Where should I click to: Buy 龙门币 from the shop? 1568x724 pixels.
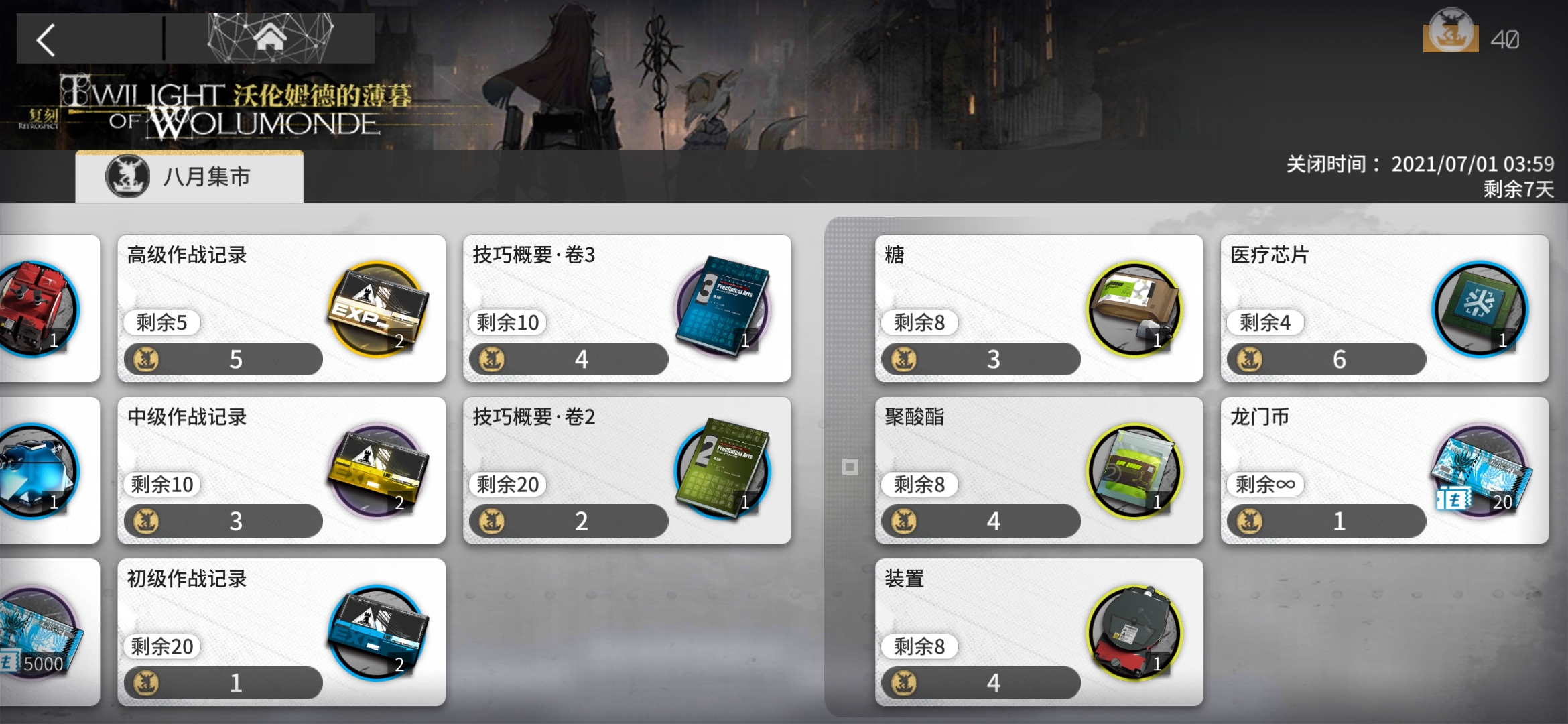(x=1384, y=471)
